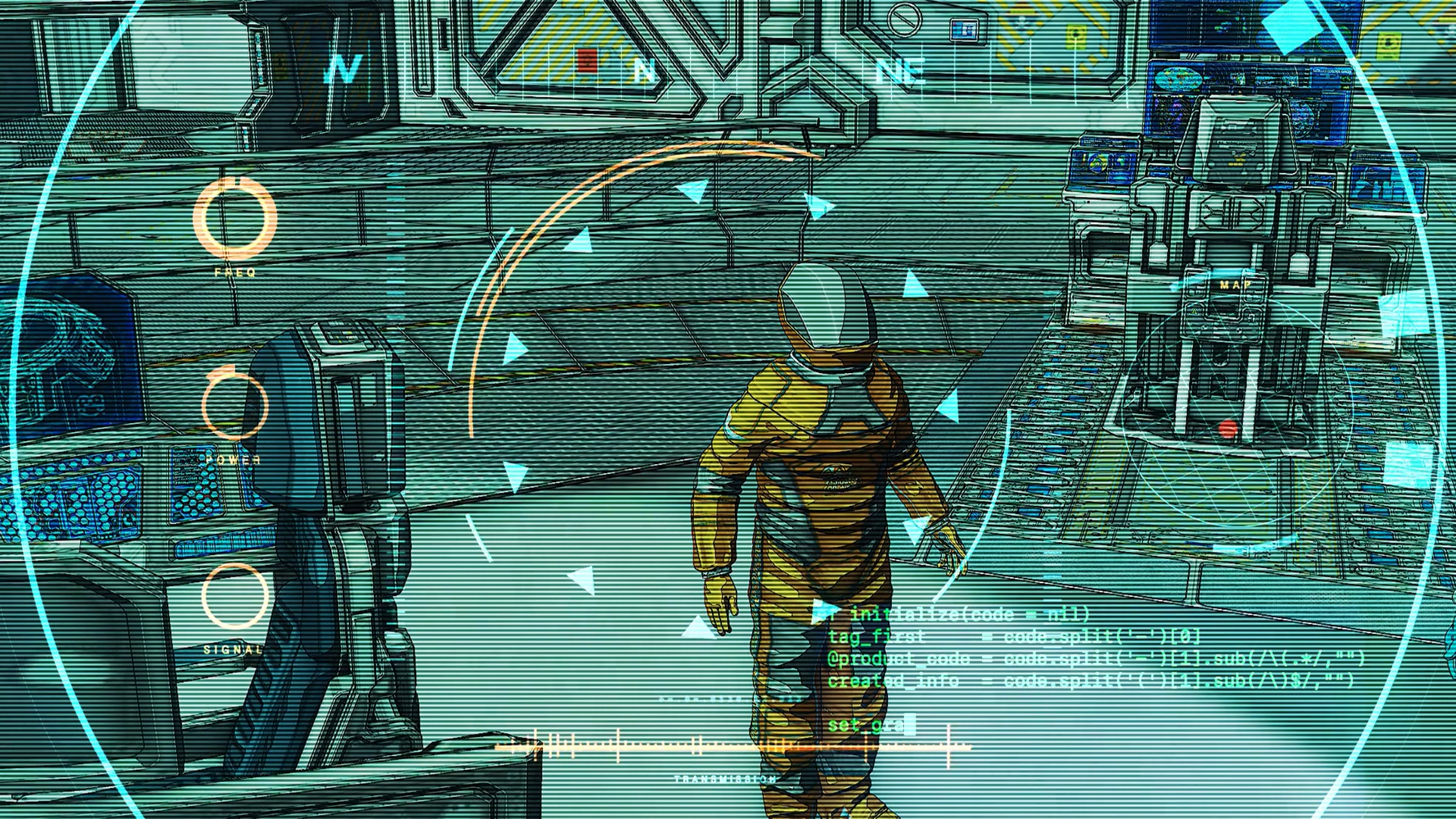
Task: Choose the SIGNAL dial ring
Action: coord(235,595)
